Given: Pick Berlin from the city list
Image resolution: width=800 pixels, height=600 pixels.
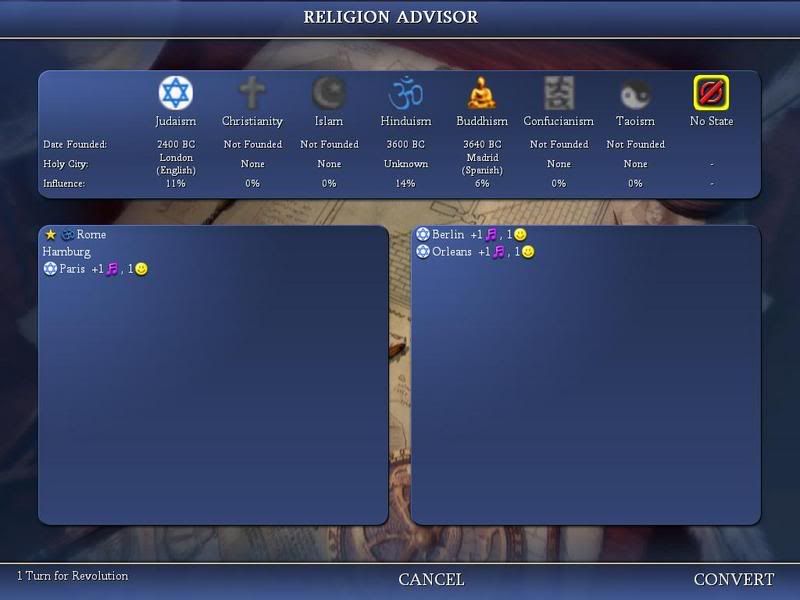Looking at the screenshot, I should (x=448, y=235).
